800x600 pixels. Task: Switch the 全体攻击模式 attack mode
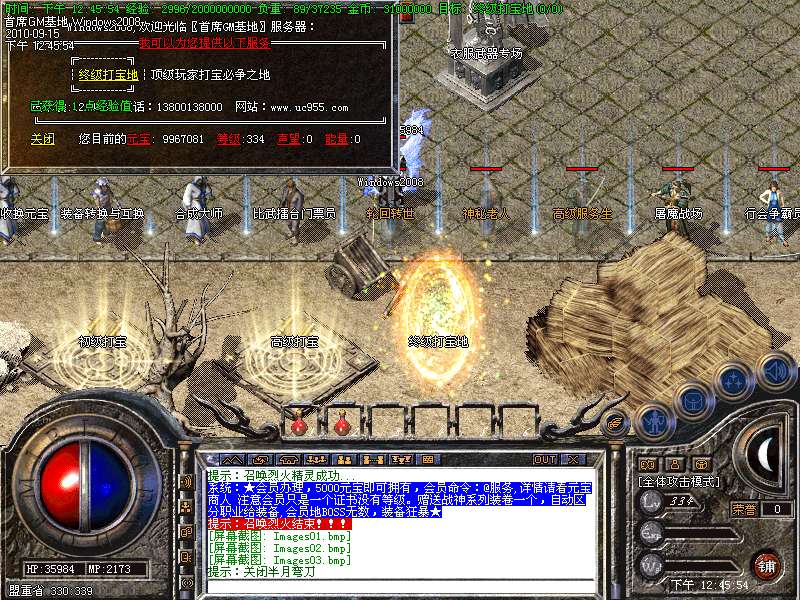click(680, 481)
